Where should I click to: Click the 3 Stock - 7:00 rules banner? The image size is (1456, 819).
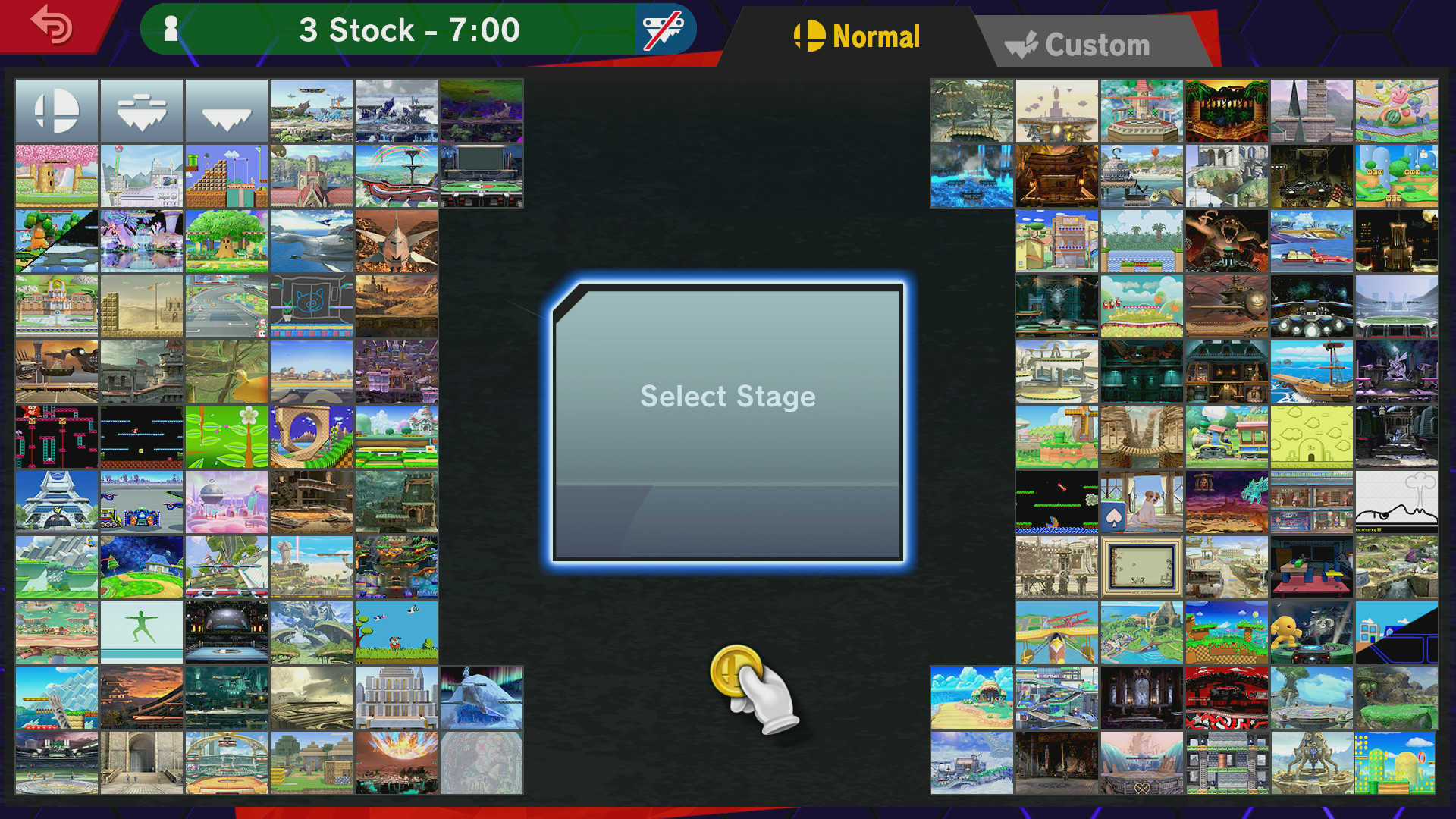coord(409,30)
